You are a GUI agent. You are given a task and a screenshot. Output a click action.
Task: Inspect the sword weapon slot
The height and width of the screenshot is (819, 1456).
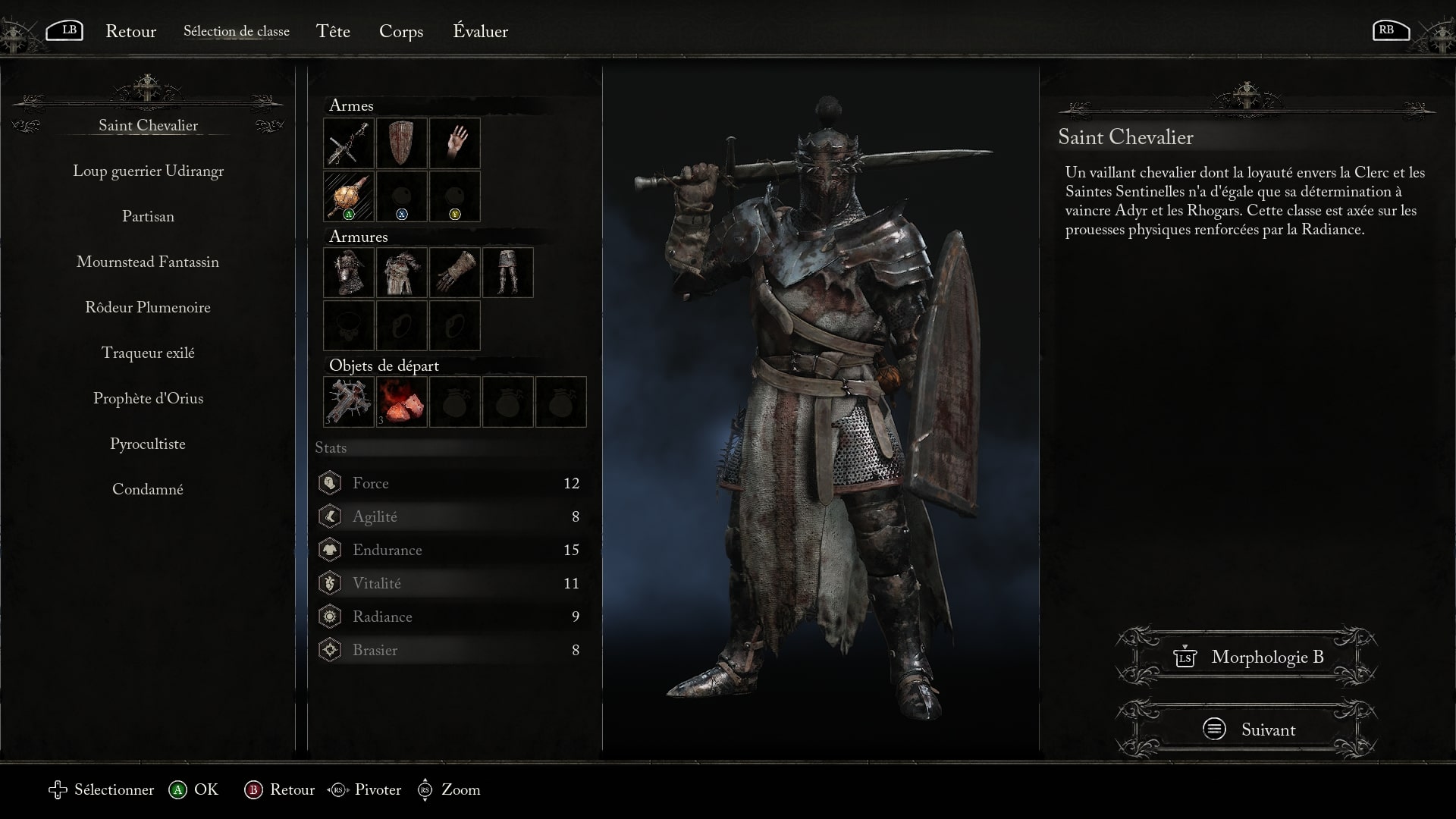click(349, 143)
